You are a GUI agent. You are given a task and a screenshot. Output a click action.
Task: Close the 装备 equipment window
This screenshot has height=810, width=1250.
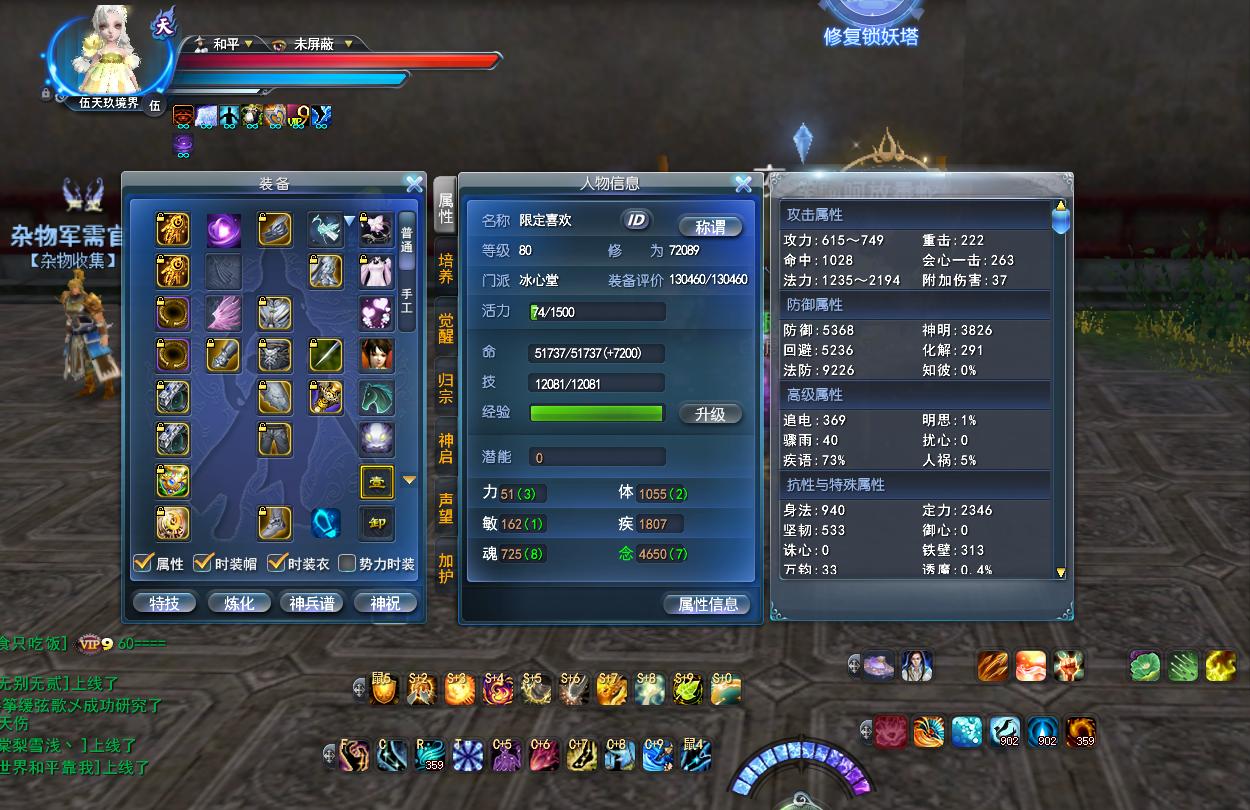pyautogui.click(x=414, y=184)
